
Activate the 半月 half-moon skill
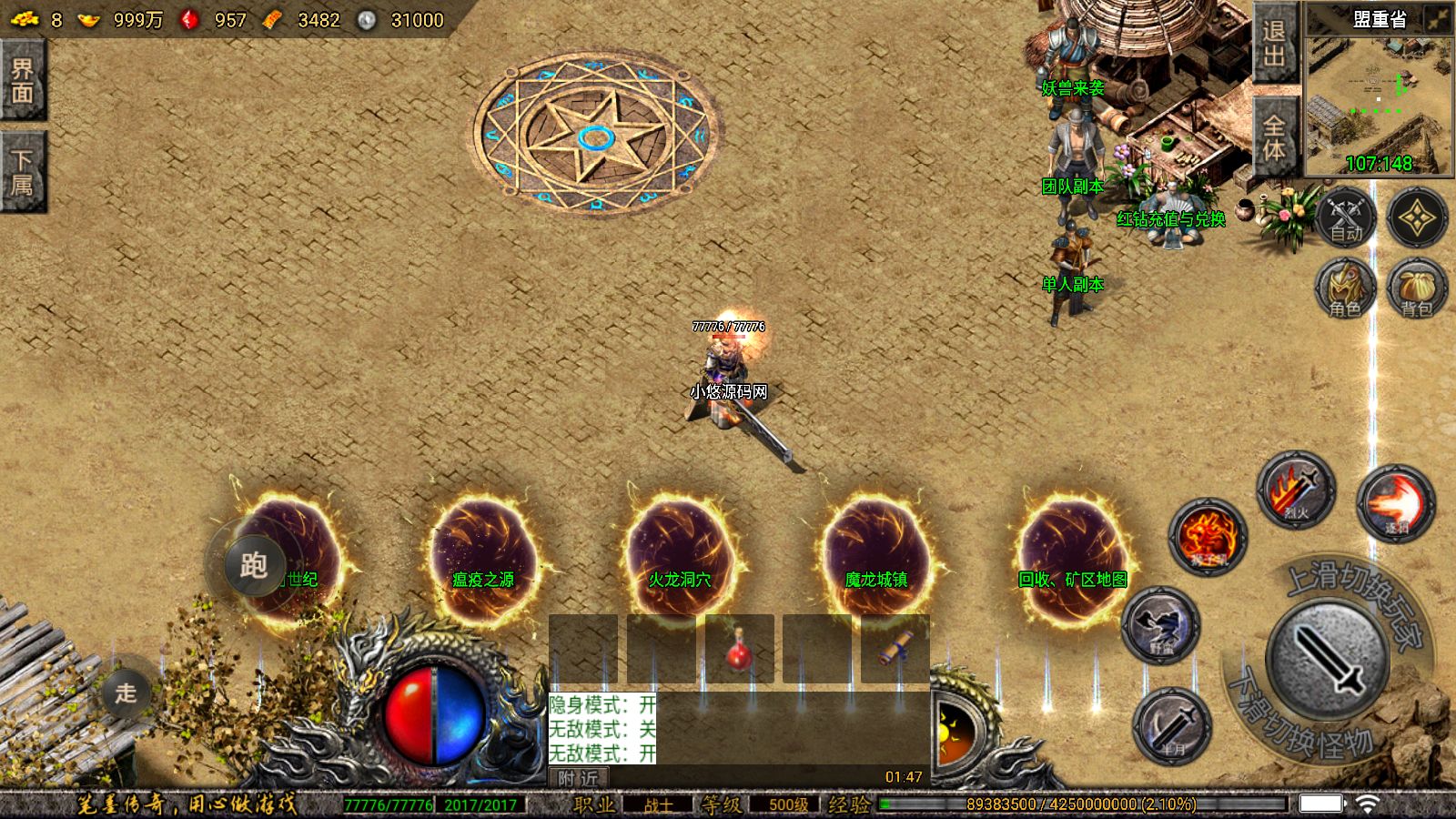click(x=1172, y=726)
